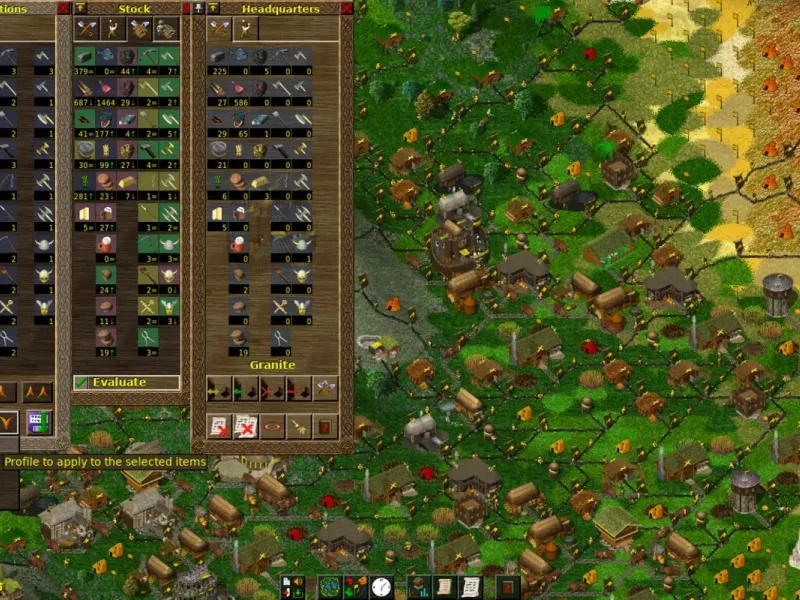Switch to the Stock warehouse wares tab
This screenshot has width=800, height=600.
point(85,29)
